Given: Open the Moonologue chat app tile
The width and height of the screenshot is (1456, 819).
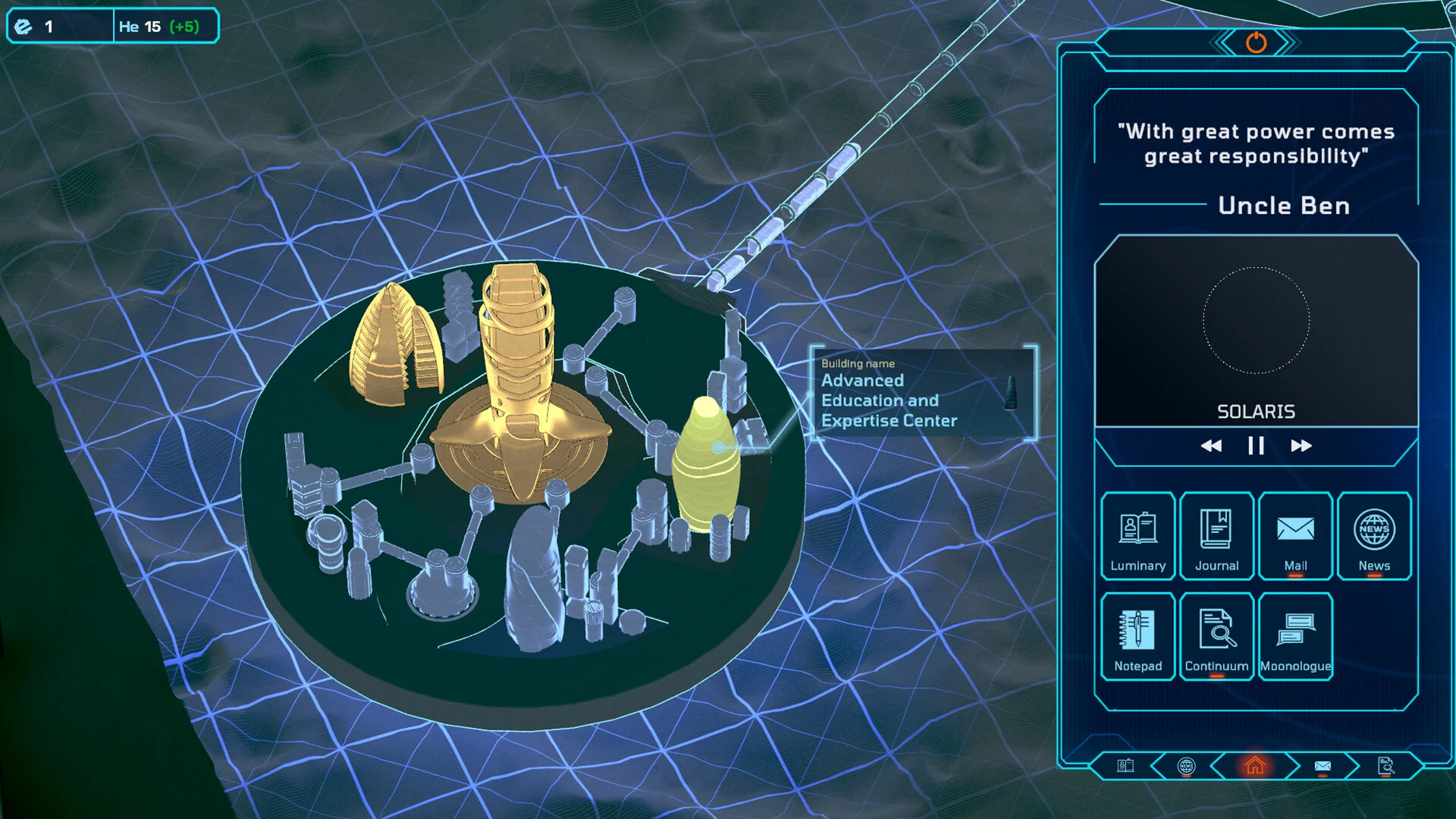Looking at the screenshot, I should click(x=1295, y=636).
